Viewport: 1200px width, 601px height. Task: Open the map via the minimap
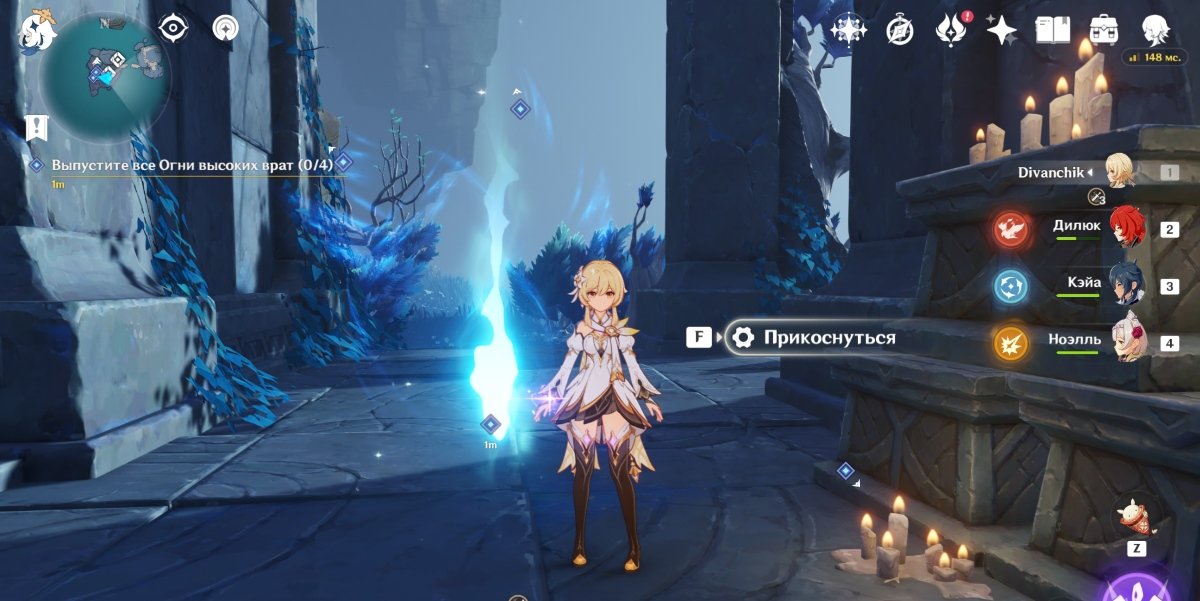105,75
